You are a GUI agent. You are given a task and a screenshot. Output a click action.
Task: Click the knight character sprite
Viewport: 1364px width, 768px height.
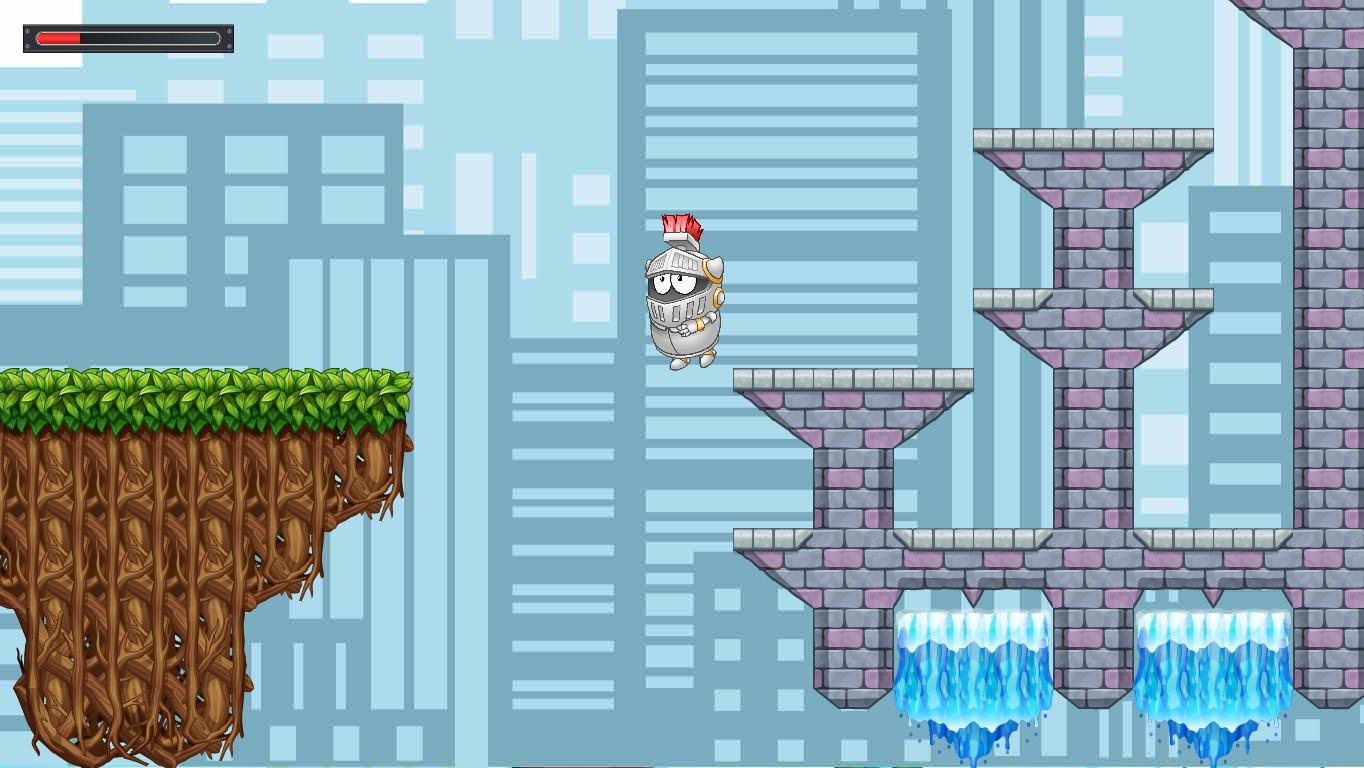click(x=683, y=295)
